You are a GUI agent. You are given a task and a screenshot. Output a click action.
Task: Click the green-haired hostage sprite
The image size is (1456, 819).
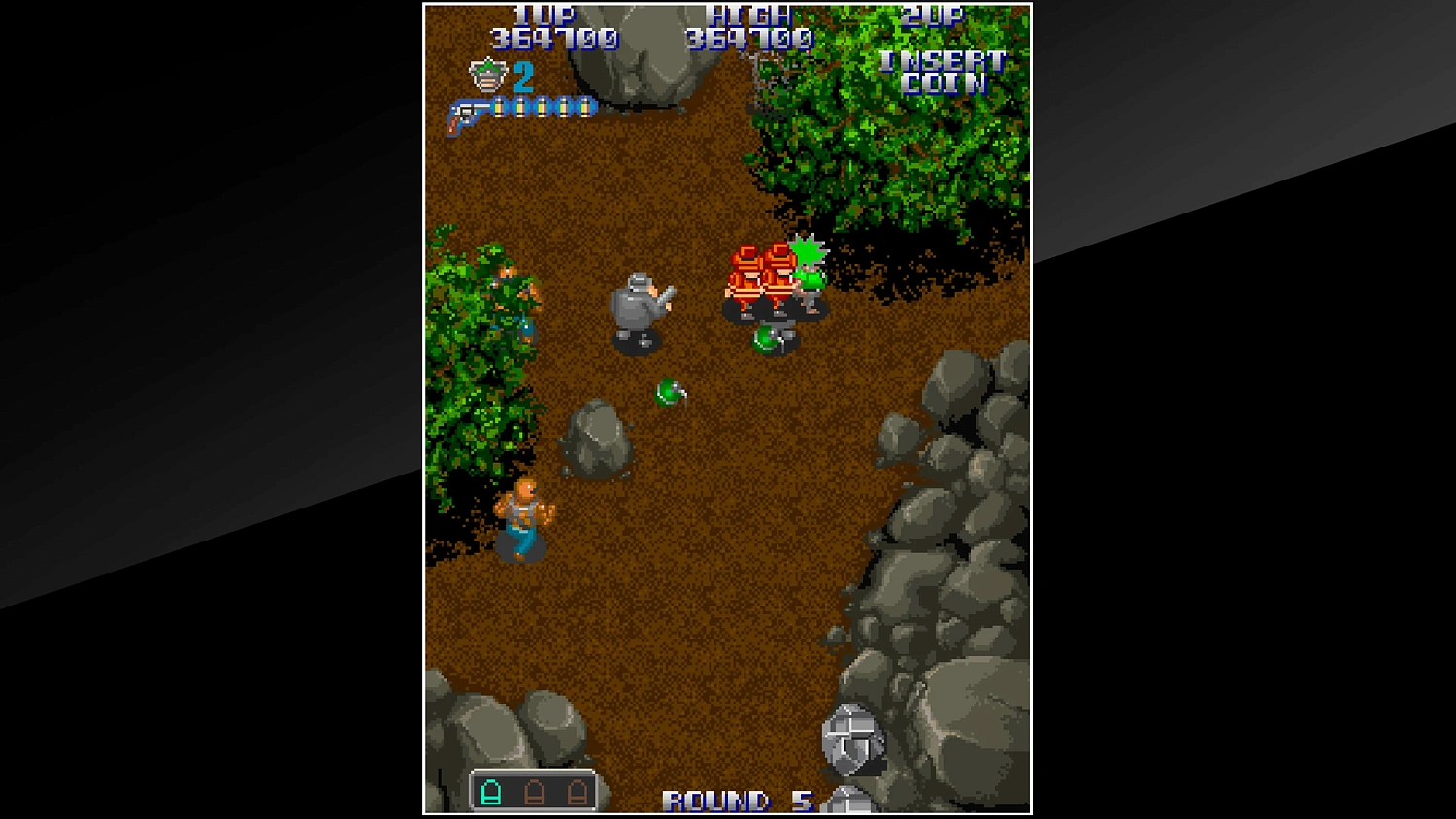pyautogui.click(x=806, y=277)
